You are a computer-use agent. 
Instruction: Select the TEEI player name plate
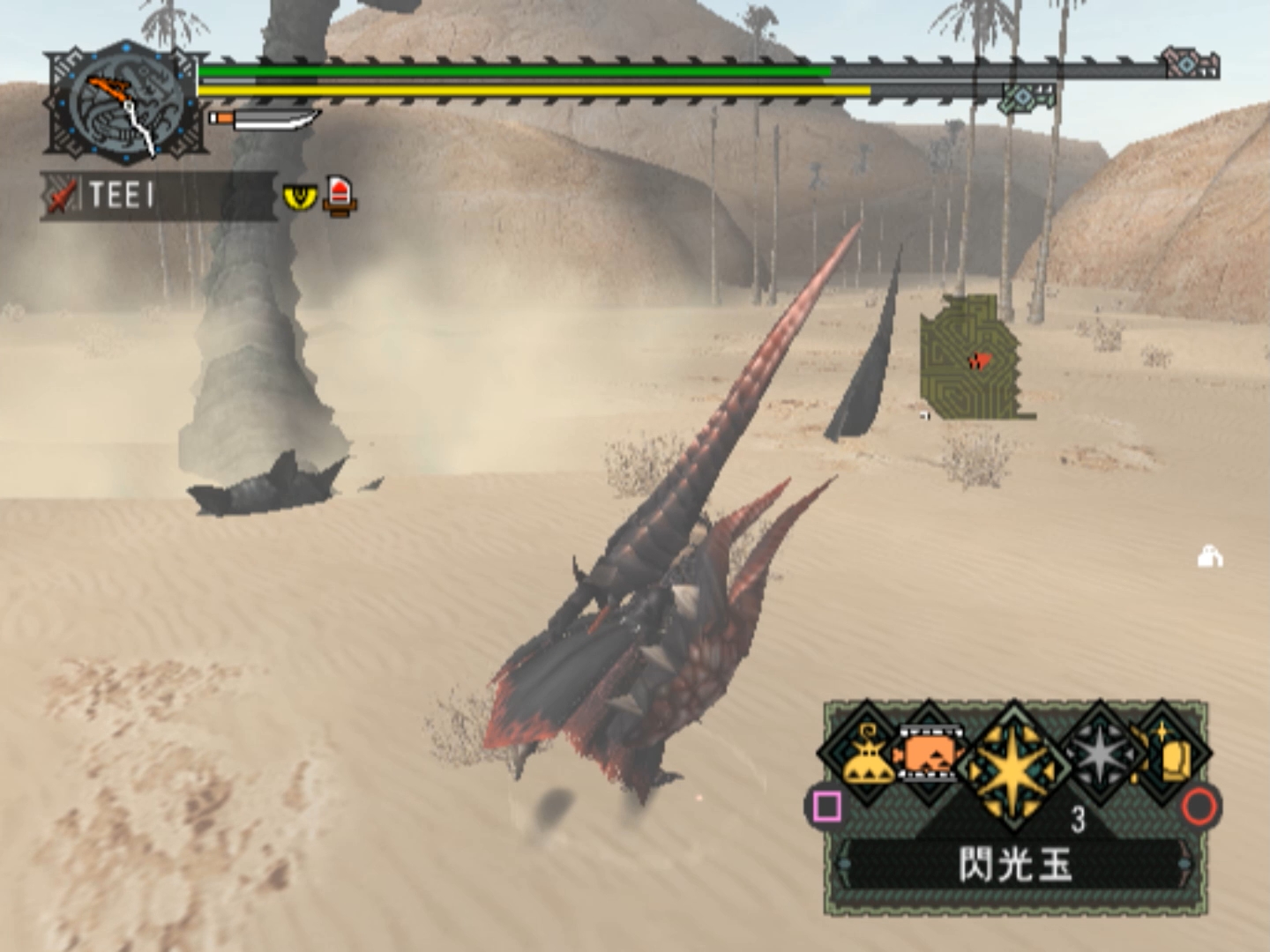coord(157,195)
